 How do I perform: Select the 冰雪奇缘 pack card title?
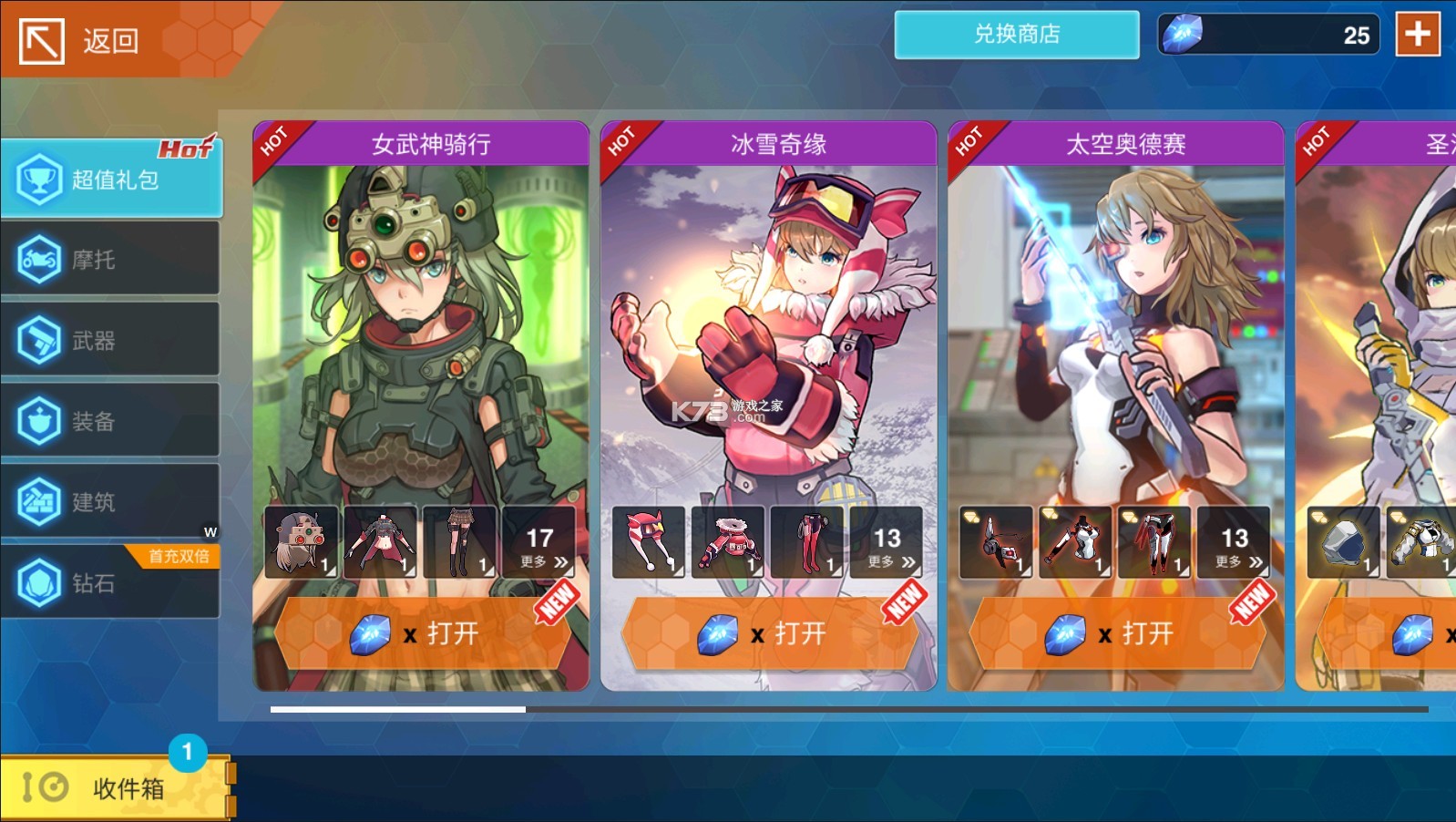(777, 144)
